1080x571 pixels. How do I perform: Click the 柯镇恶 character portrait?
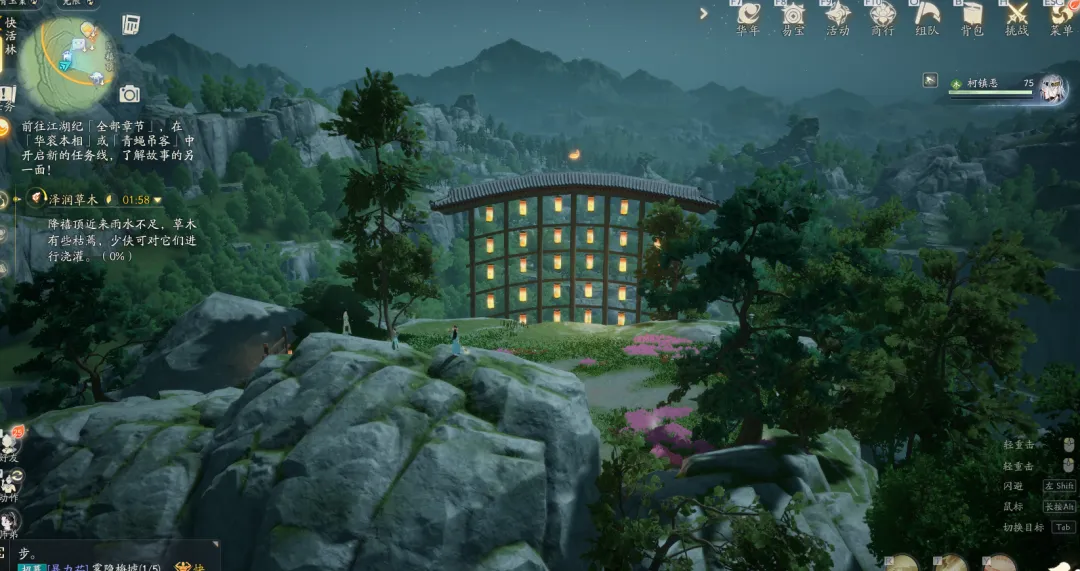pyautogui.click(x=1052, y=88)
